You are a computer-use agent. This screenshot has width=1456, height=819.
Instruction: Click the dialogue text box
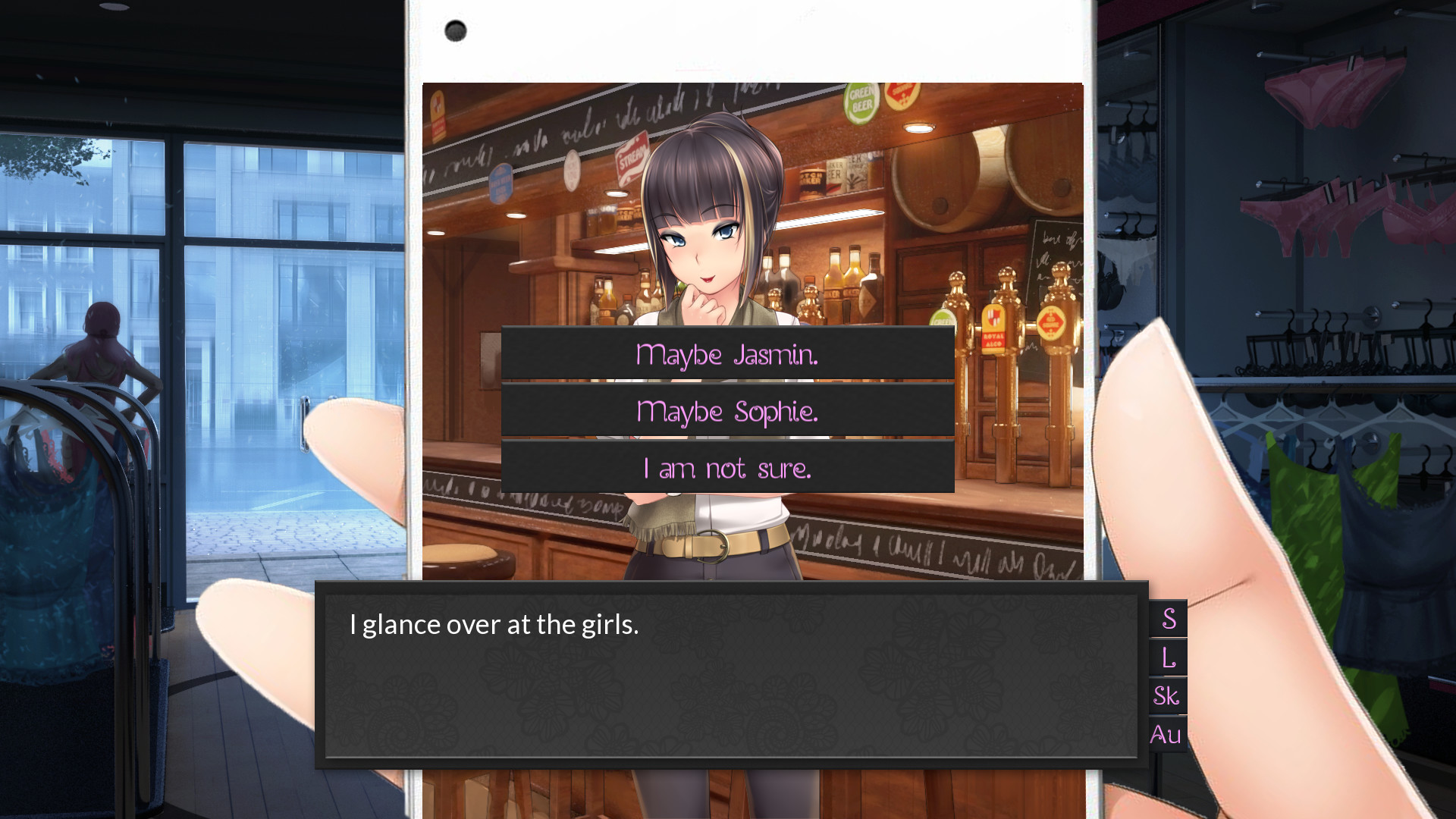pyautogui.click(x=731, y=675)
